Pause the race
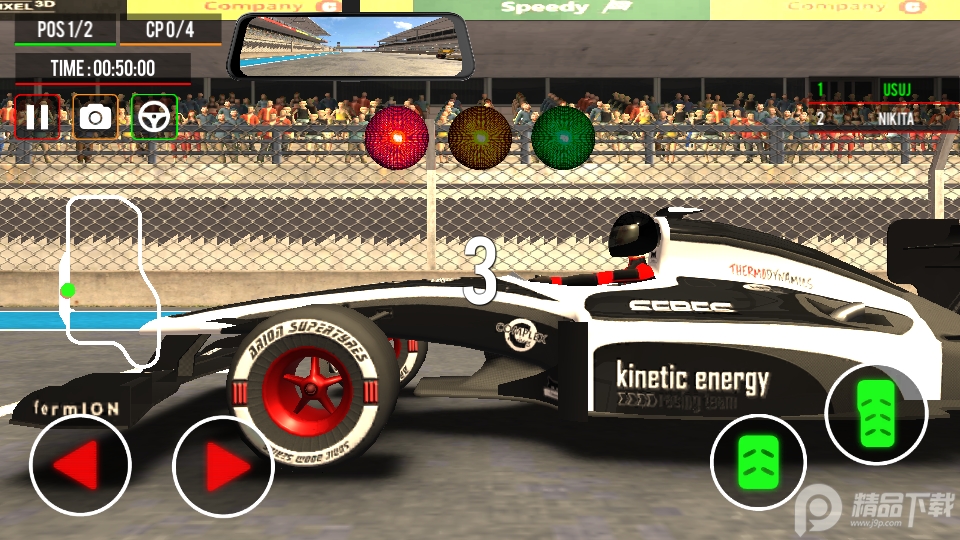Screen dimensions: 960x540 click(38, 117)
